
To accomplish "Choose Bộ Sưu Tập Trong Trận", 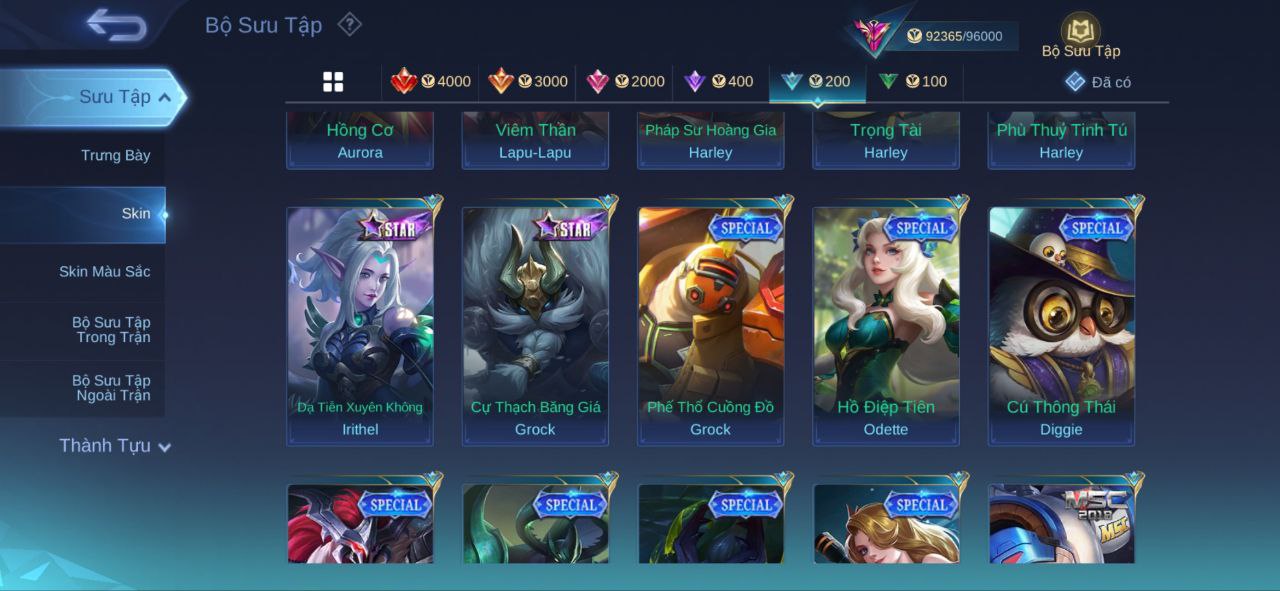I will click(110, 330).
